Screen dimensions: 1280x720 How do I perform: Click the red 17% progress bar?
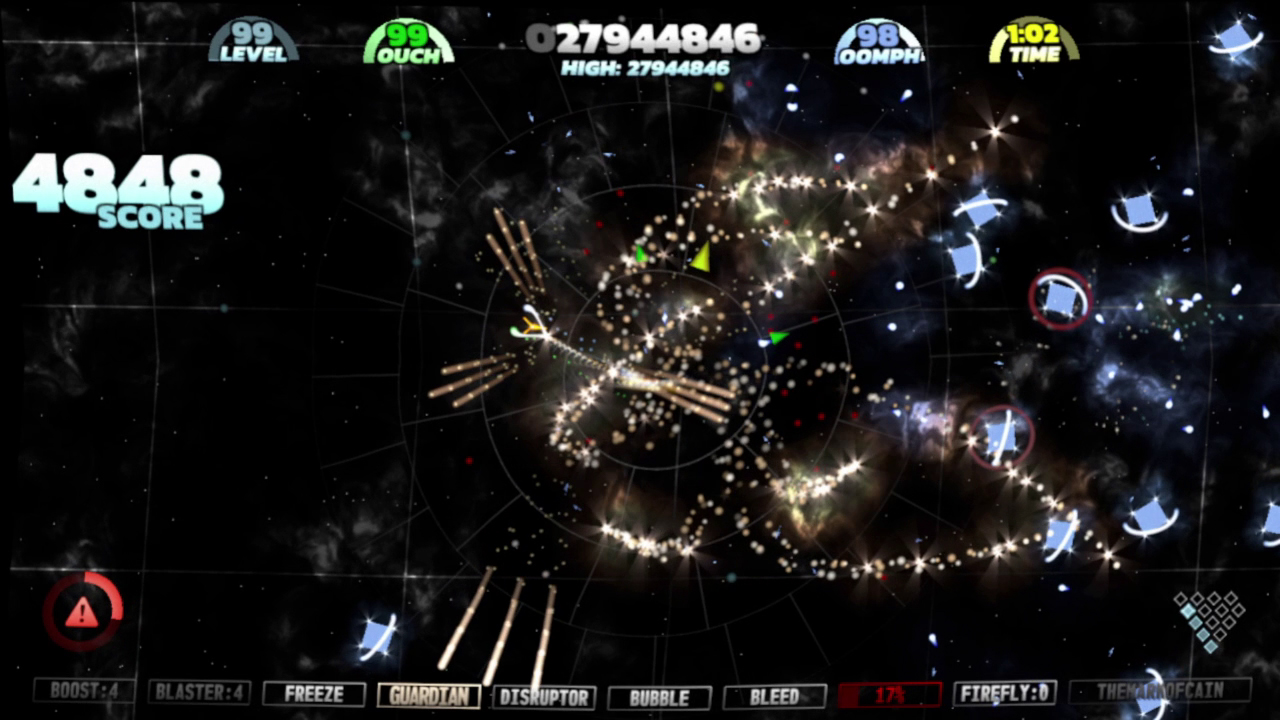pos(888,696)
